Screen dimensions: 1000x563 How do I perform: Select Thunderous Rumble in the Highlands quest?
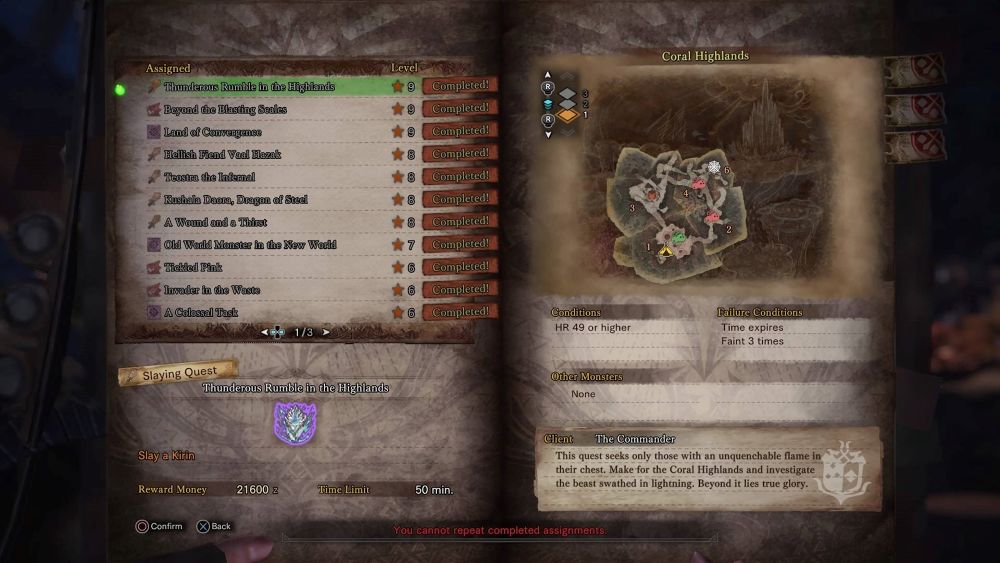pos(250,87)
